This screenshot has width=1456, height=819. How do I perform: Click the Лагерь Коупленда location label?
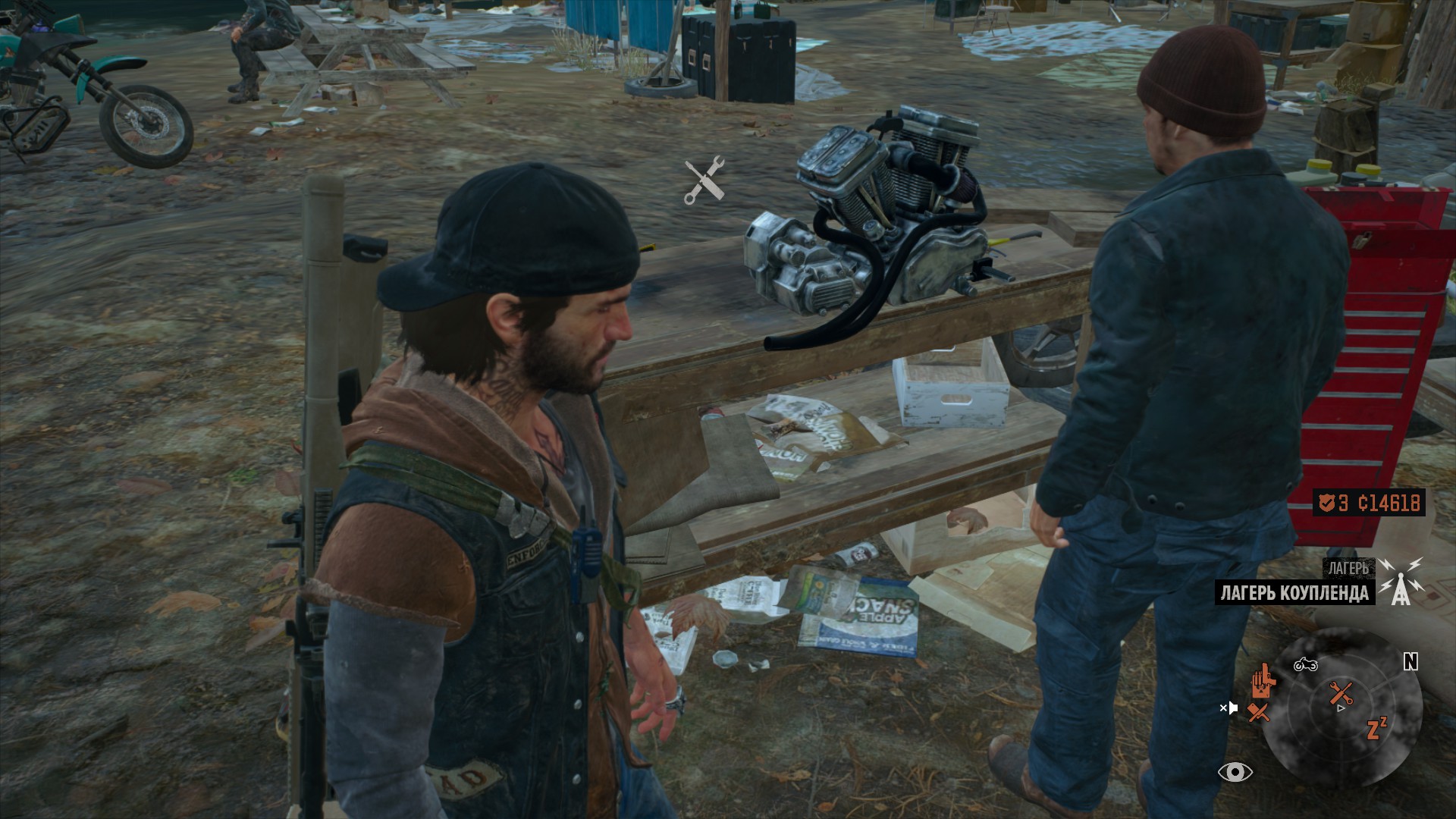pyautogui.click(x=1295, y=592)
